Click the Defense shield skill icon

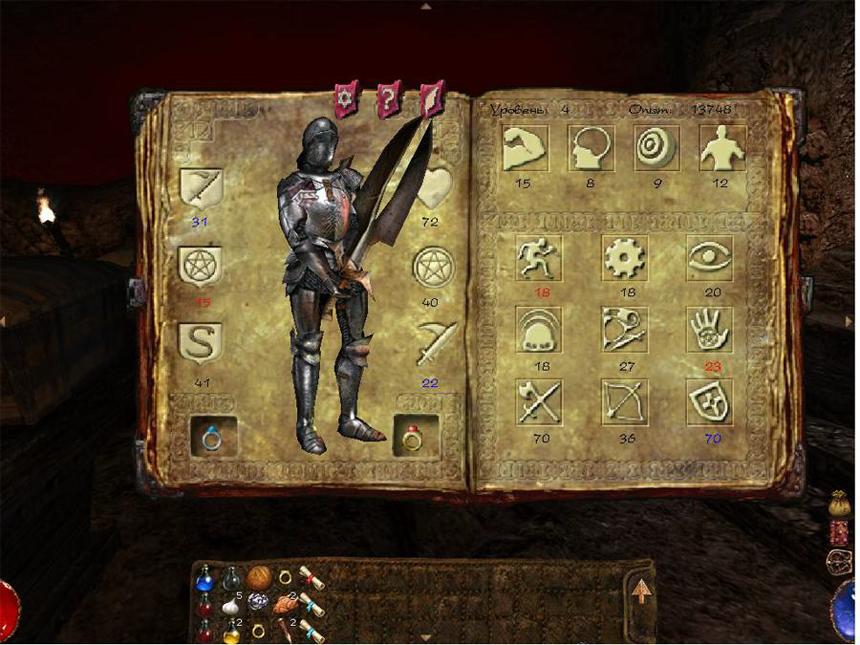(709, 401)
